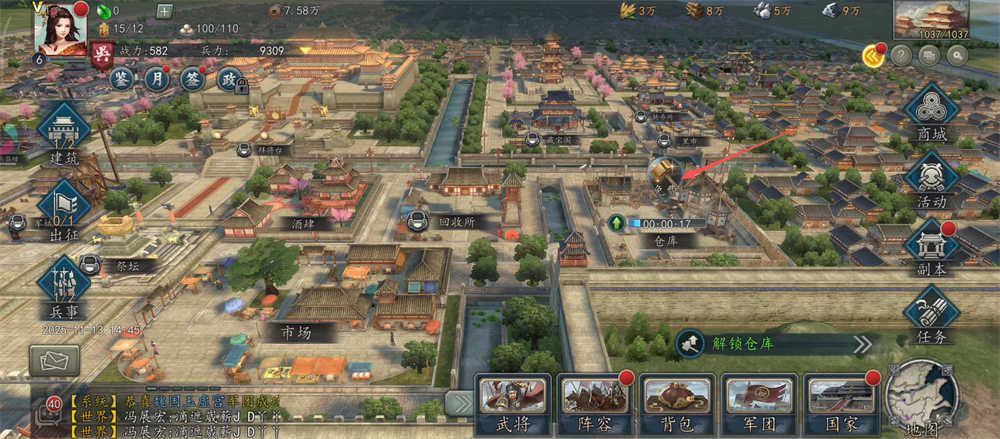Open the gear settings button

(x=956, y=56)
